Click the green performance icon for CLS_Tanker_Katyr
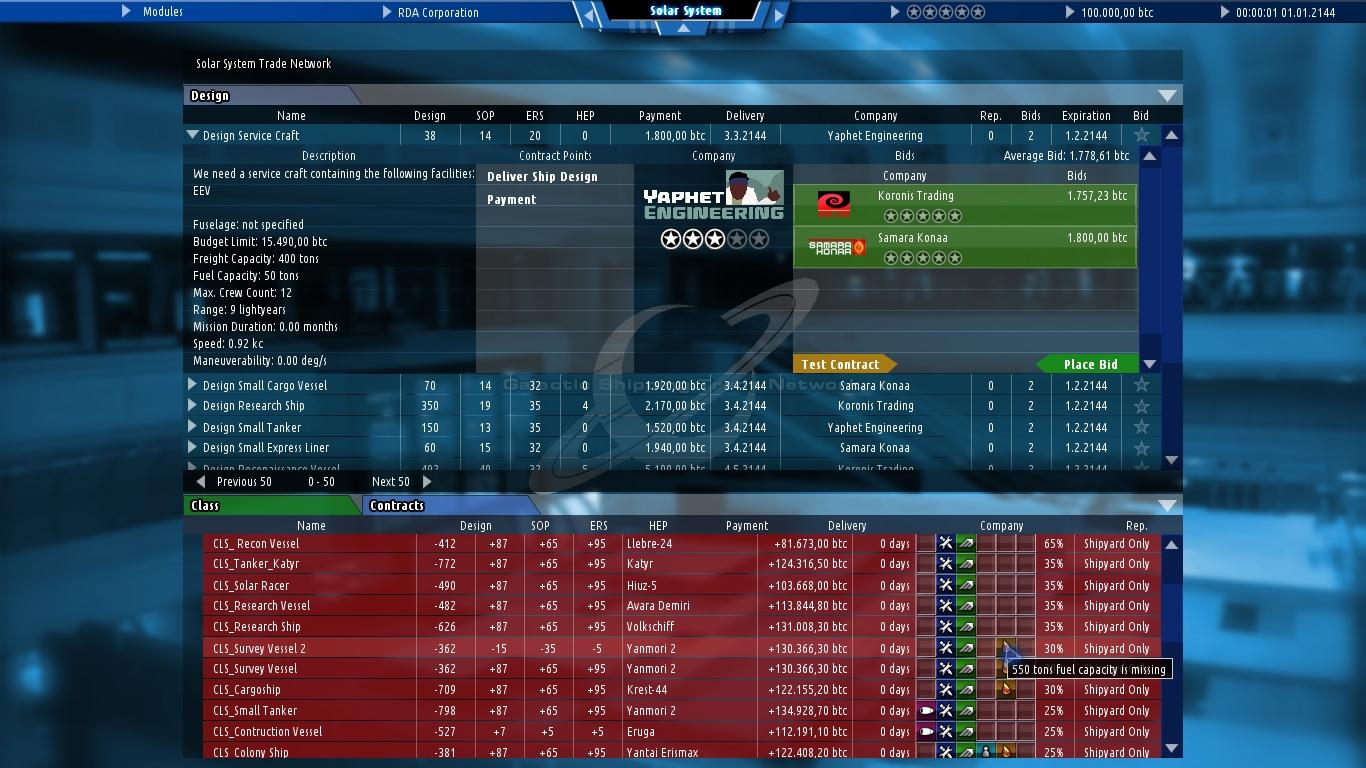Image resolution: width=1366 pixels, height=768 pixels. pyautogui.click(x=965, y=564)
